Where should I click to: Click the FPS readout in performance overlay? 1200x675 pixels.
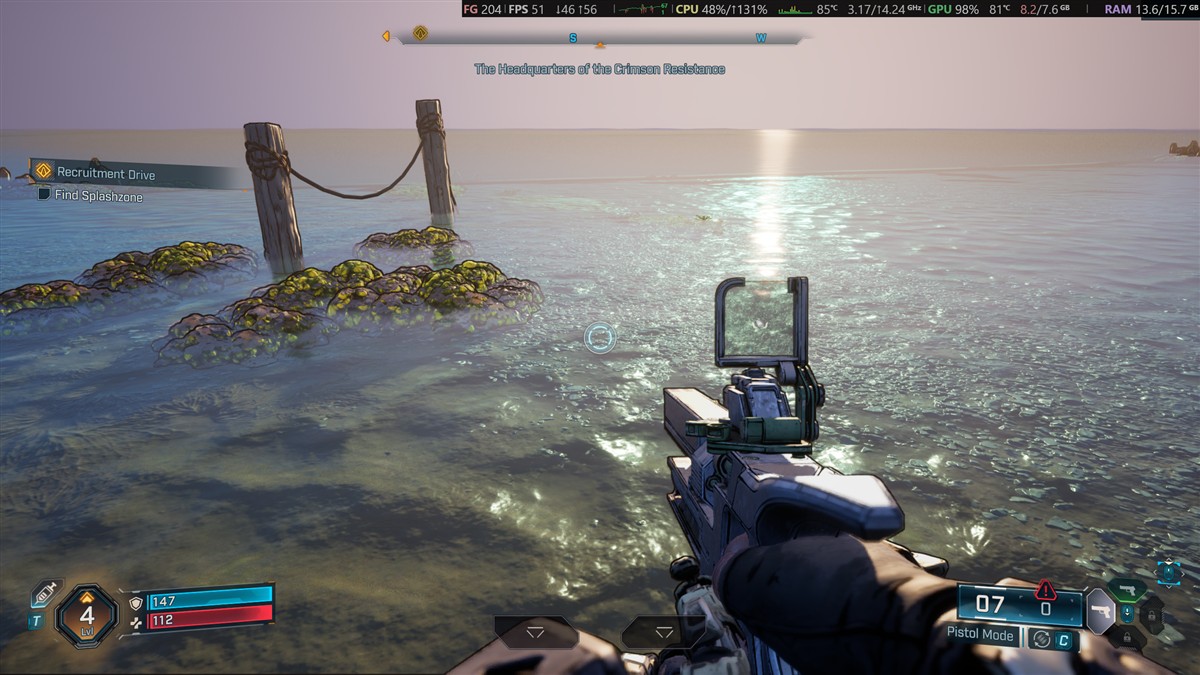tap(527, 9)
